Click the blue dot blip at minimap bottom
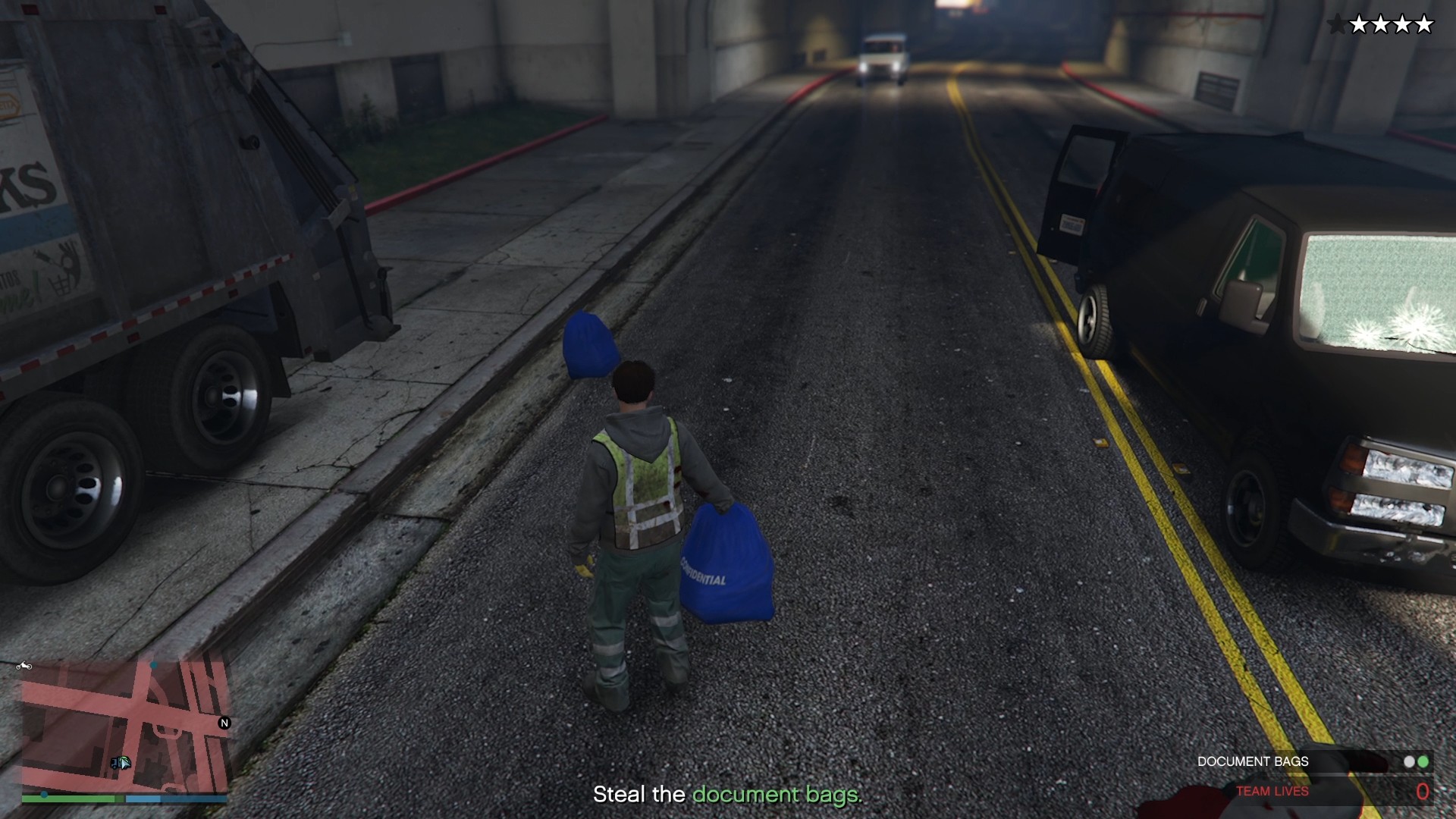Viewport: 1456px width, 819px height. 44,793
